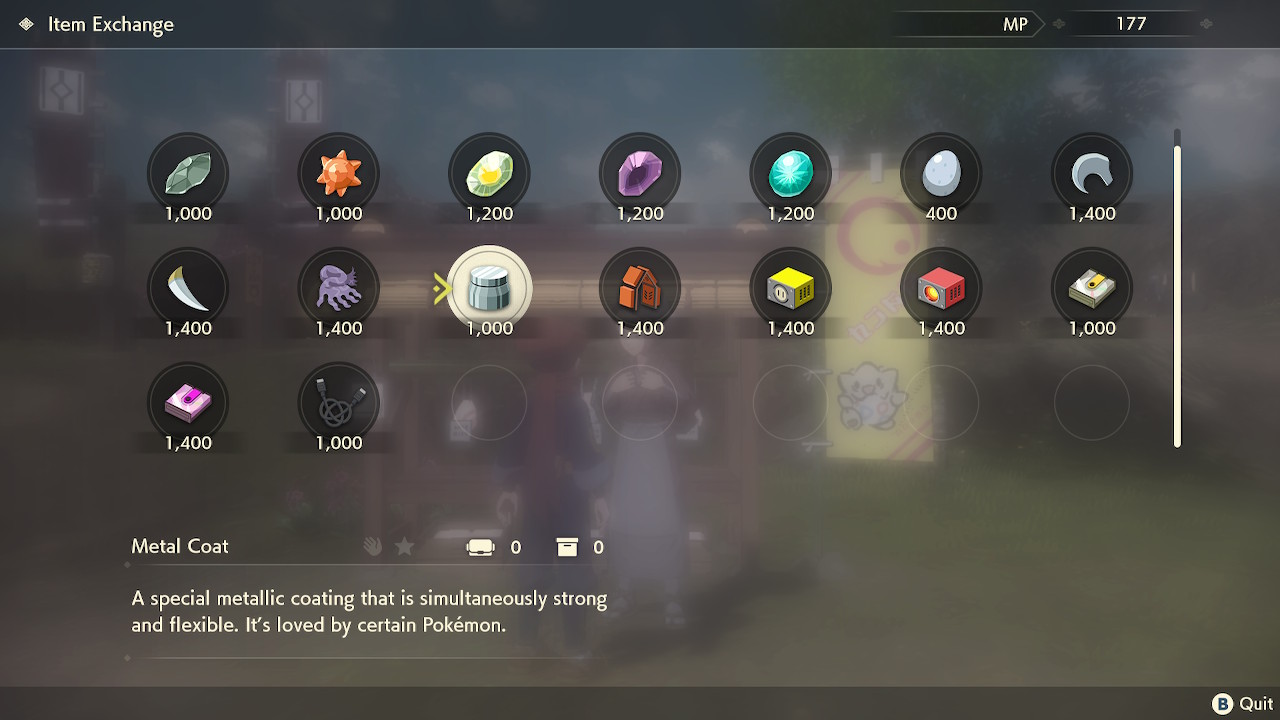The width and height of the screenshot is (1280, 720).
Task: Click the satchel quantity icon
Action: point(481,547)
